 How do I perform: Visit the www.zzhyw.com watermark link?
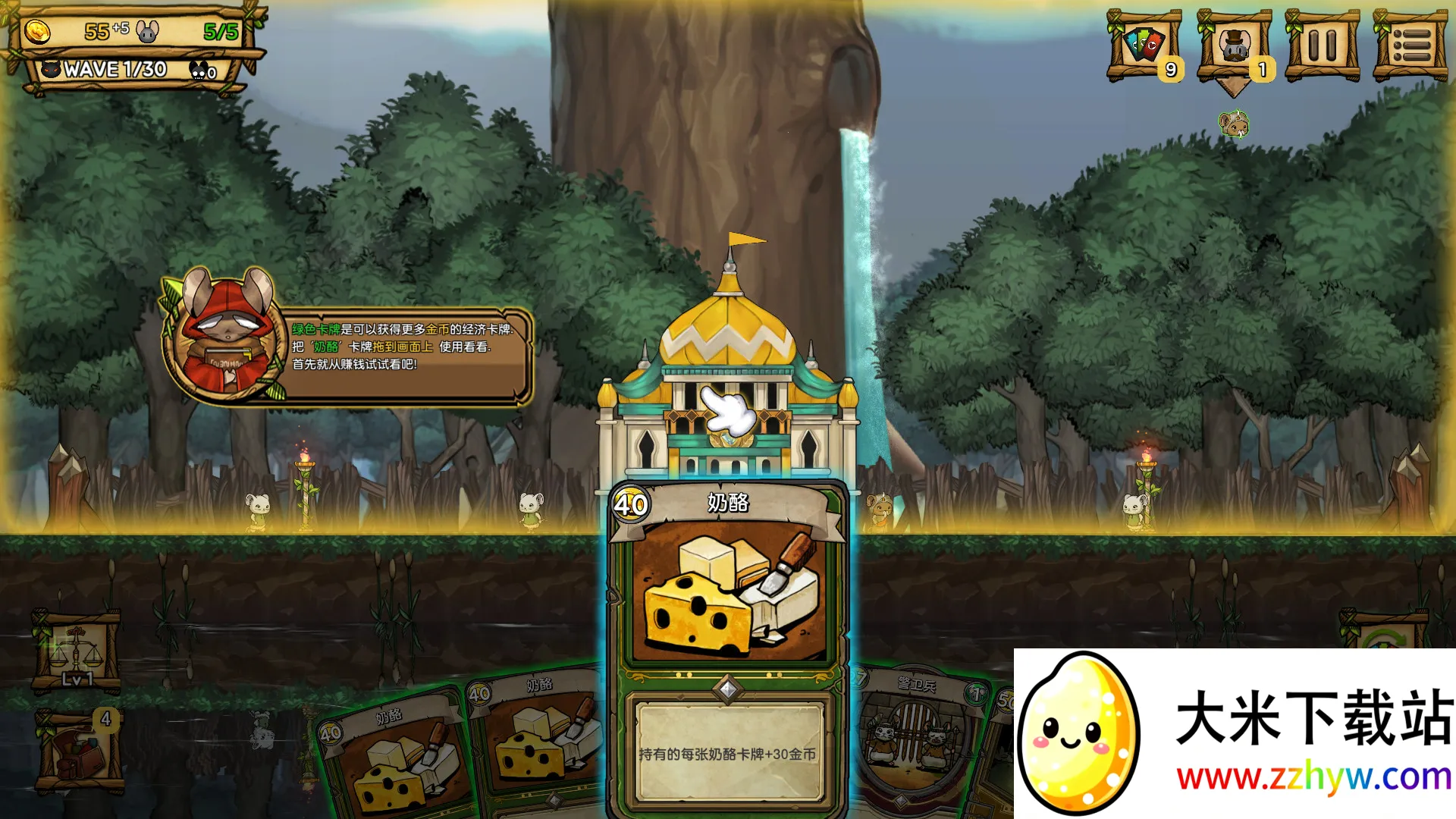tap(1313, 778)
